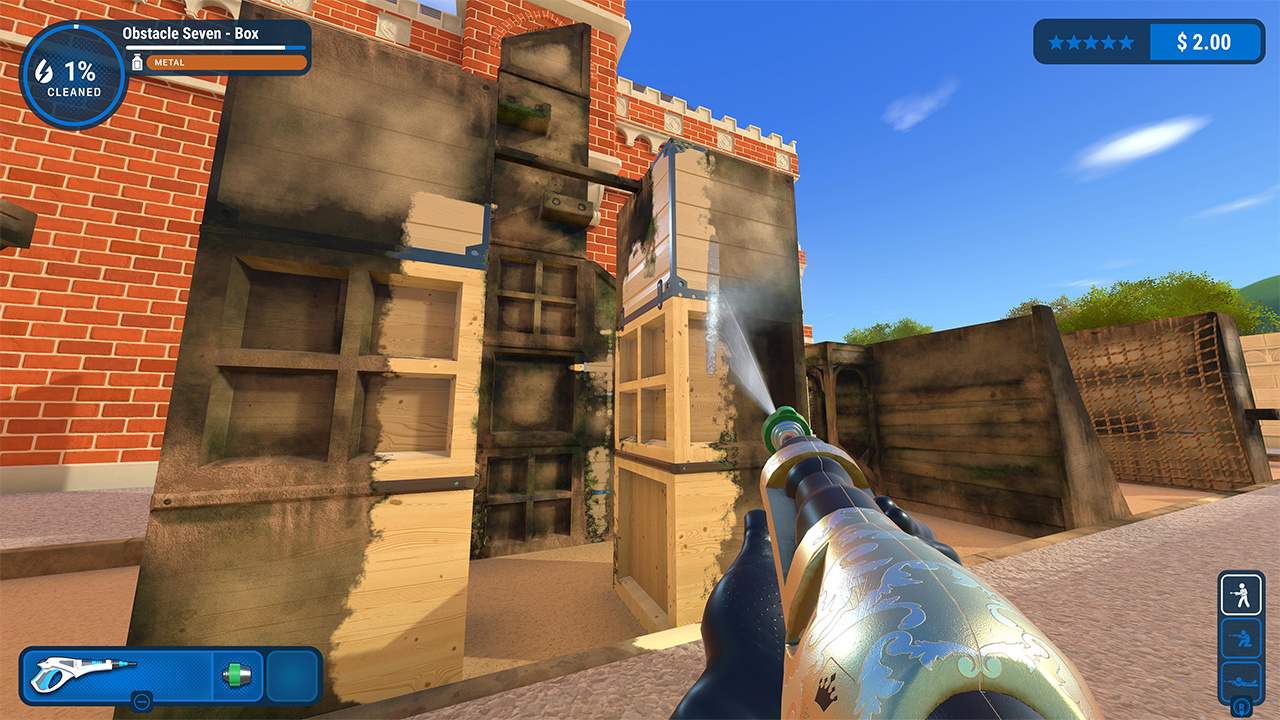Click the 1% CLEANED progress circle
The width and height of the screenshot is (1280, 720).
tap(70, 70)
